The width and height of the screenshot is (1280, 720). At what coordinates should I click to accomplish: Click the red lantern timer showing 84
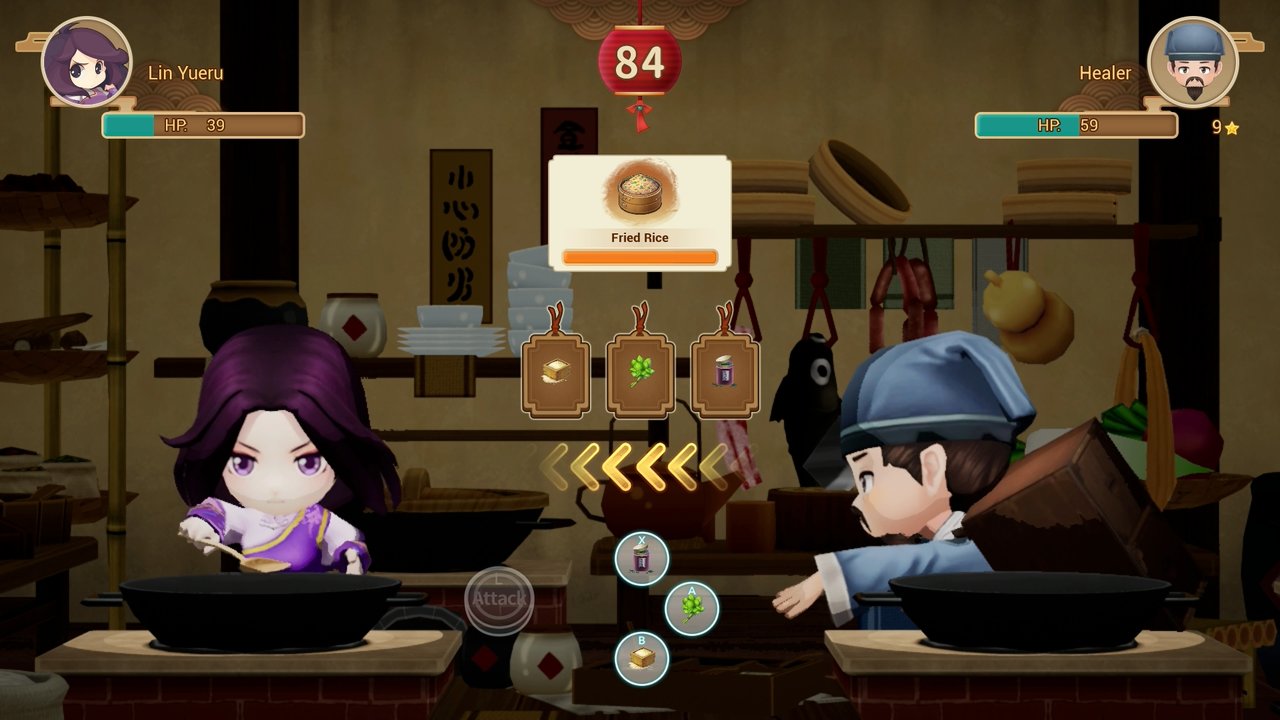click(641, 60)
